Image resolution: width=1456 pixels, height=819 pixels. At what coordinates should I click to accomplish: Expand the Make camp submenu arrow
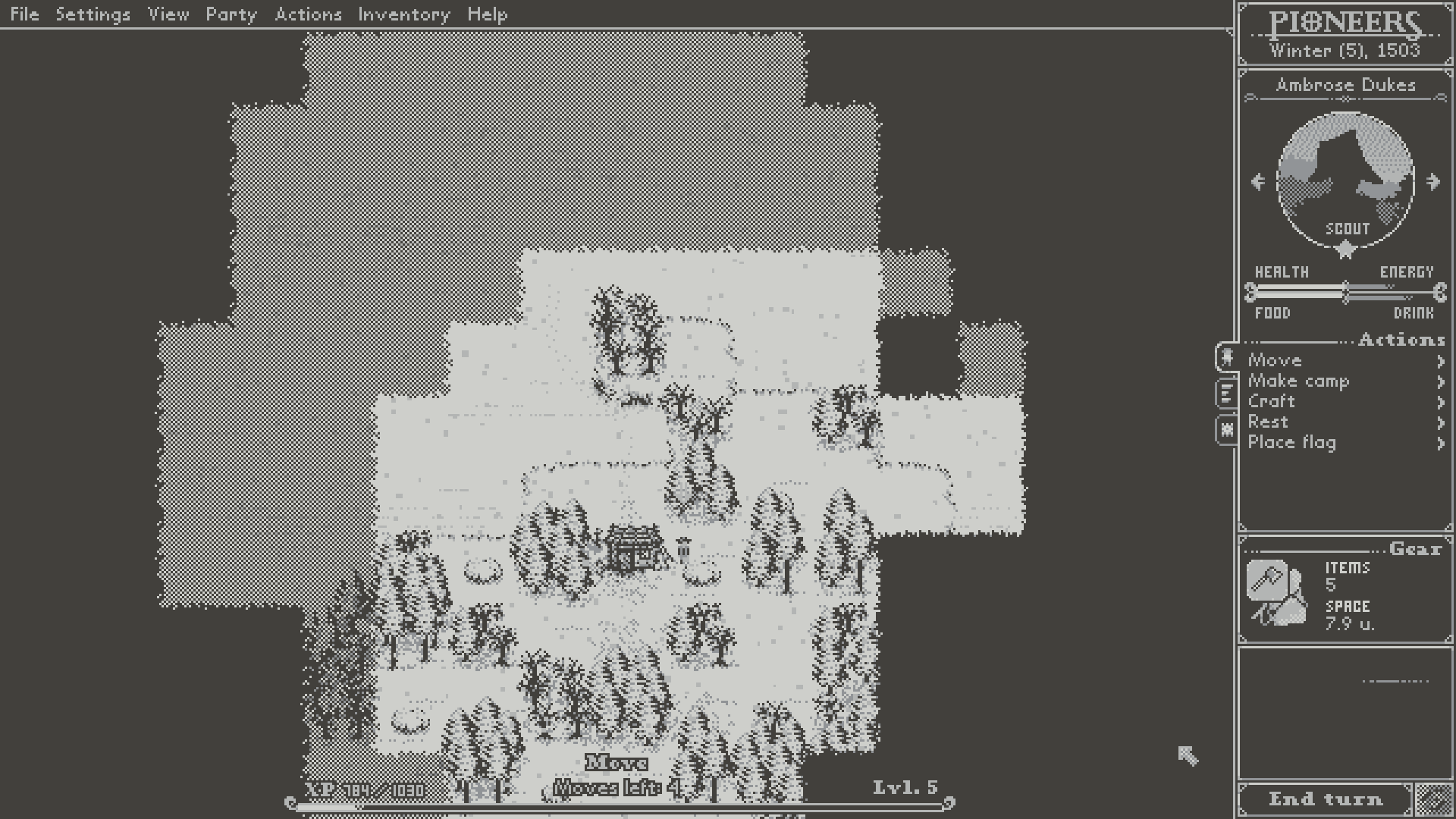coord(1441,383)
